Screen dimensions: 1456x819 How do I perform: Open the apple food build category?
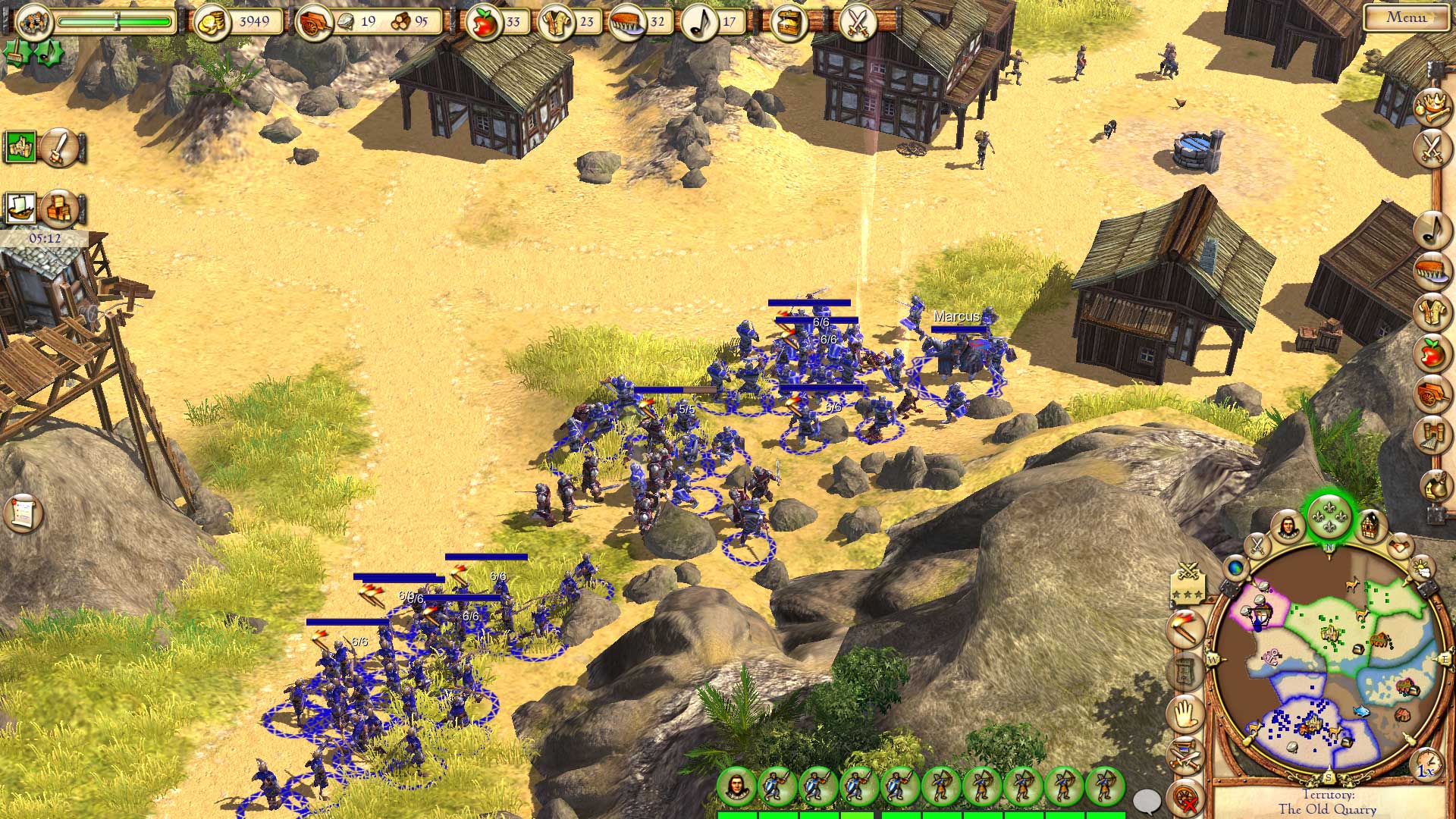click(x=1432, y=353)
